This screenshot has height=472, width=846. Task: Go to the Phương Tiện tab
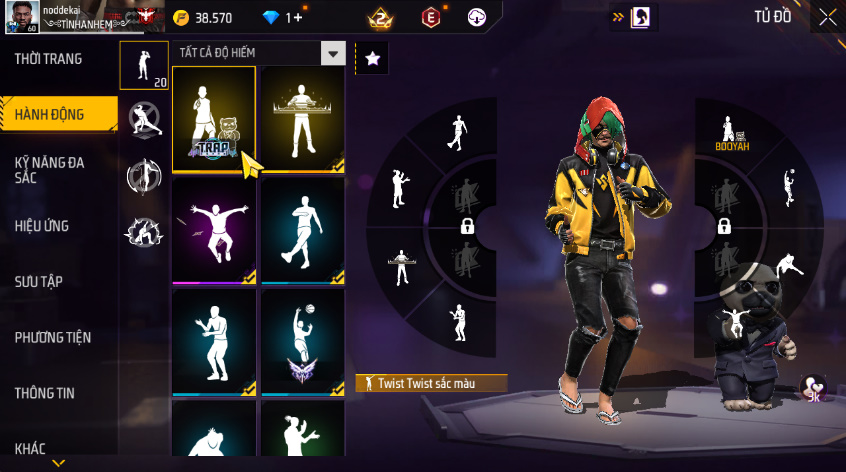click(x=52, y=337)
